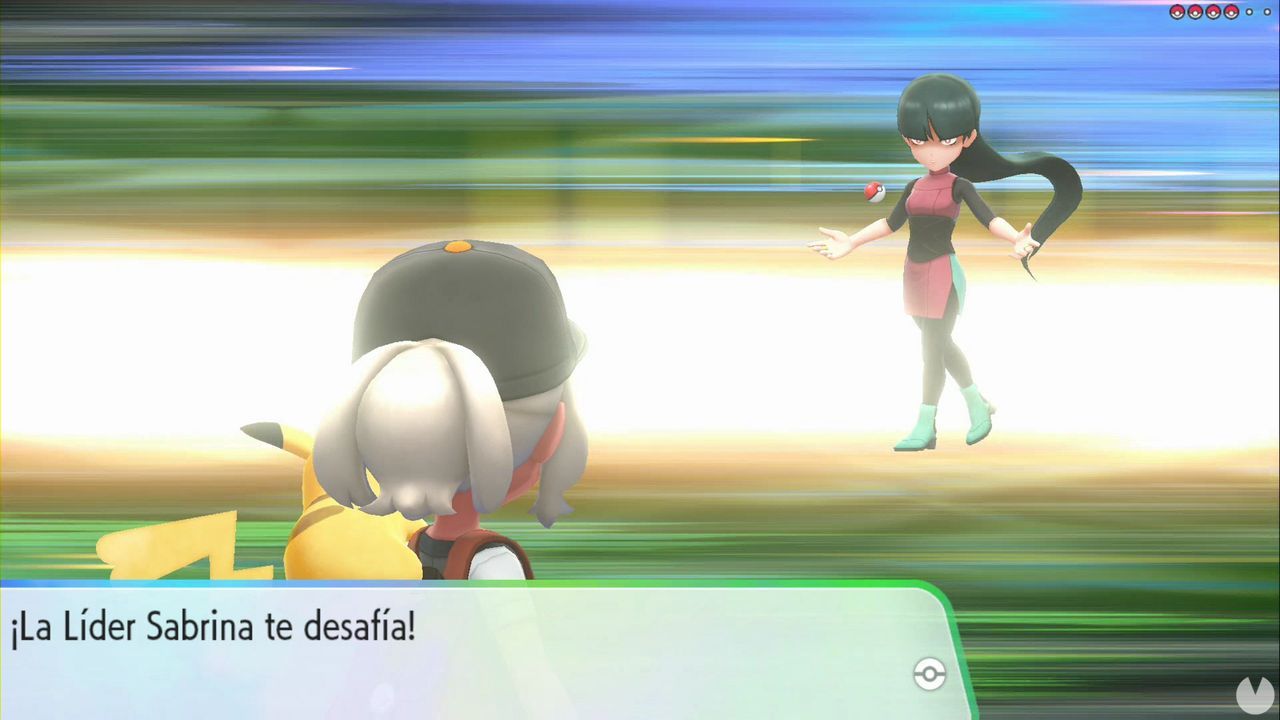
Task: Select the first Poké Ball in the party indicator
Action: pyautogui.click(x=1176, y=12)
